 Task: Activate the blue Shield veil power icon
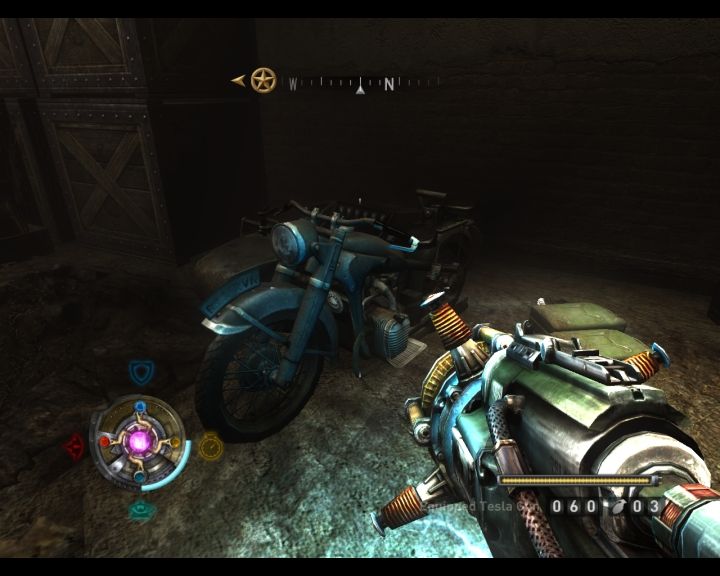pos(142,373)
